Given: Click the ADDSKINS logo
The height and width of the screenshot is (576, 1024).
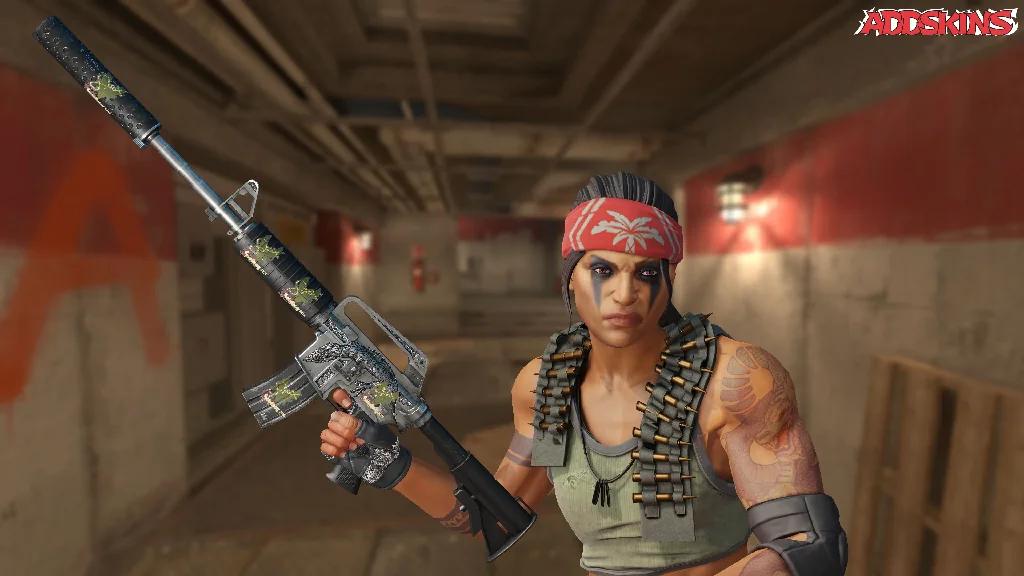Looking at the screenshot, I should [938, 23].
